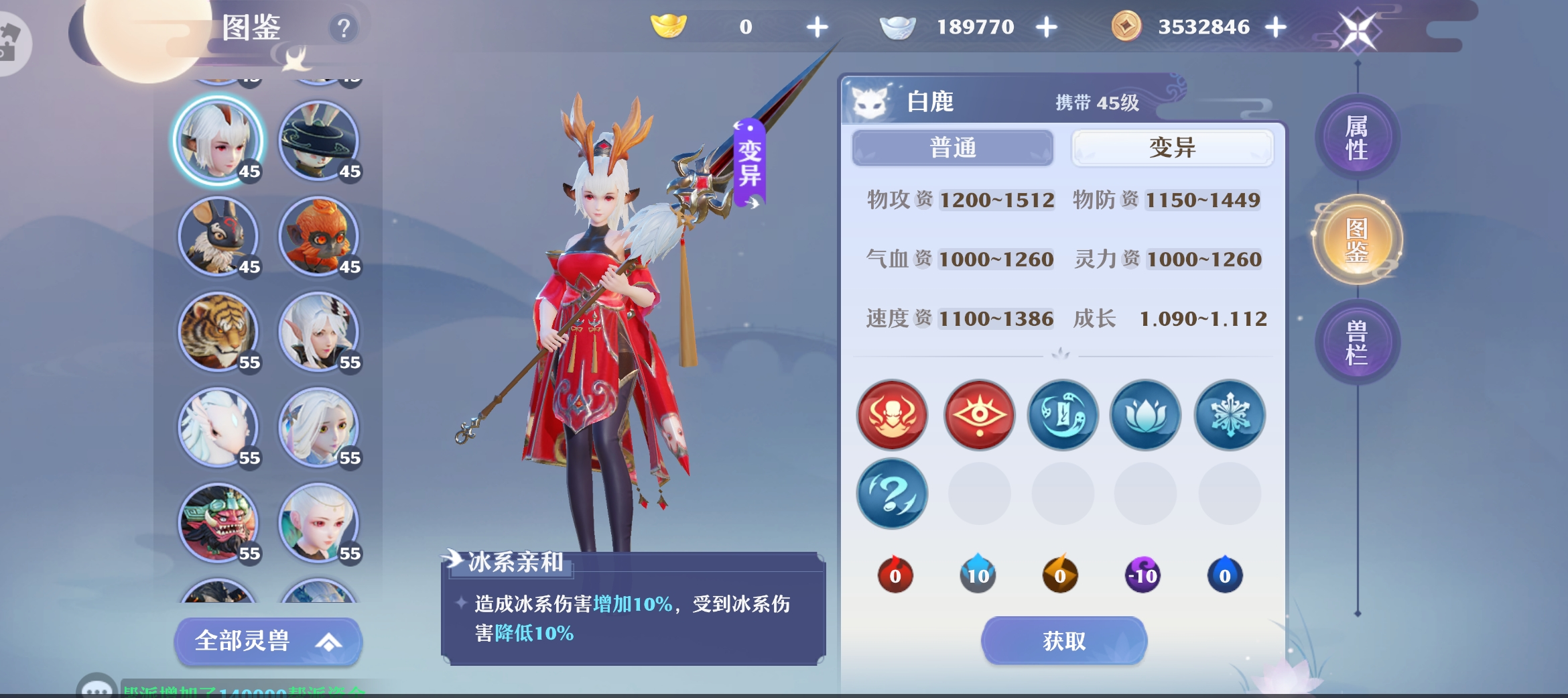Tap the purple -10 resistance badge
Image resolution: width=1568 pixels, height=698 pixels.
pos(1143,575)
